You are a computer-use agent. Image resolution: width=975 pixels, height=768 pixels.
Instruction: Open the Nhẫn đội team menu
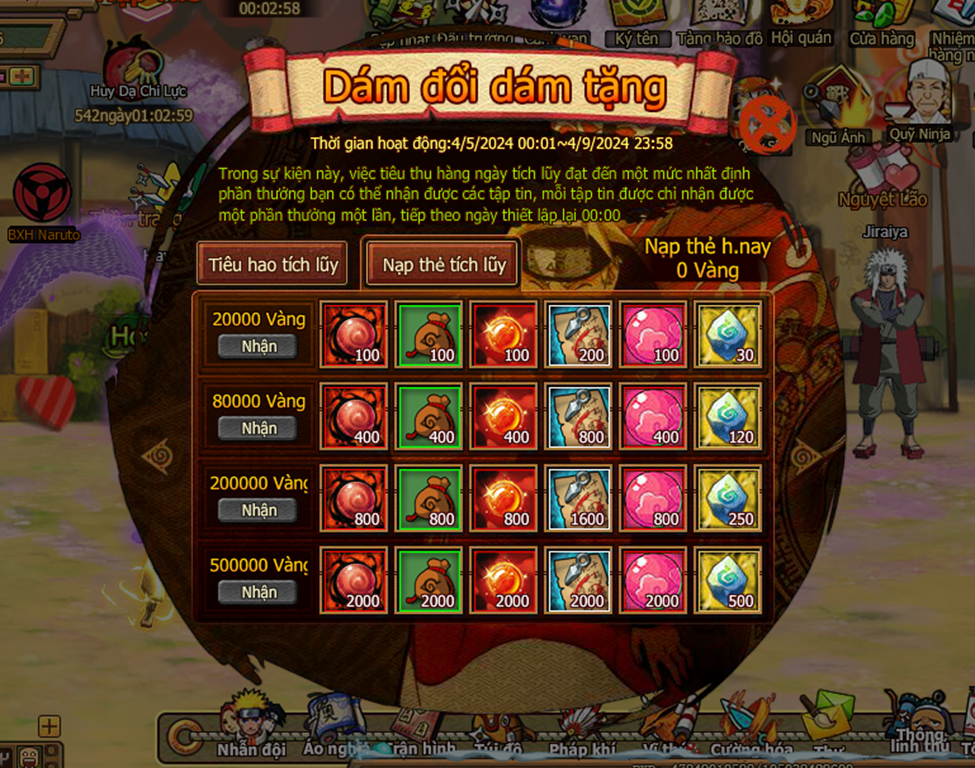tap(250, 725)
